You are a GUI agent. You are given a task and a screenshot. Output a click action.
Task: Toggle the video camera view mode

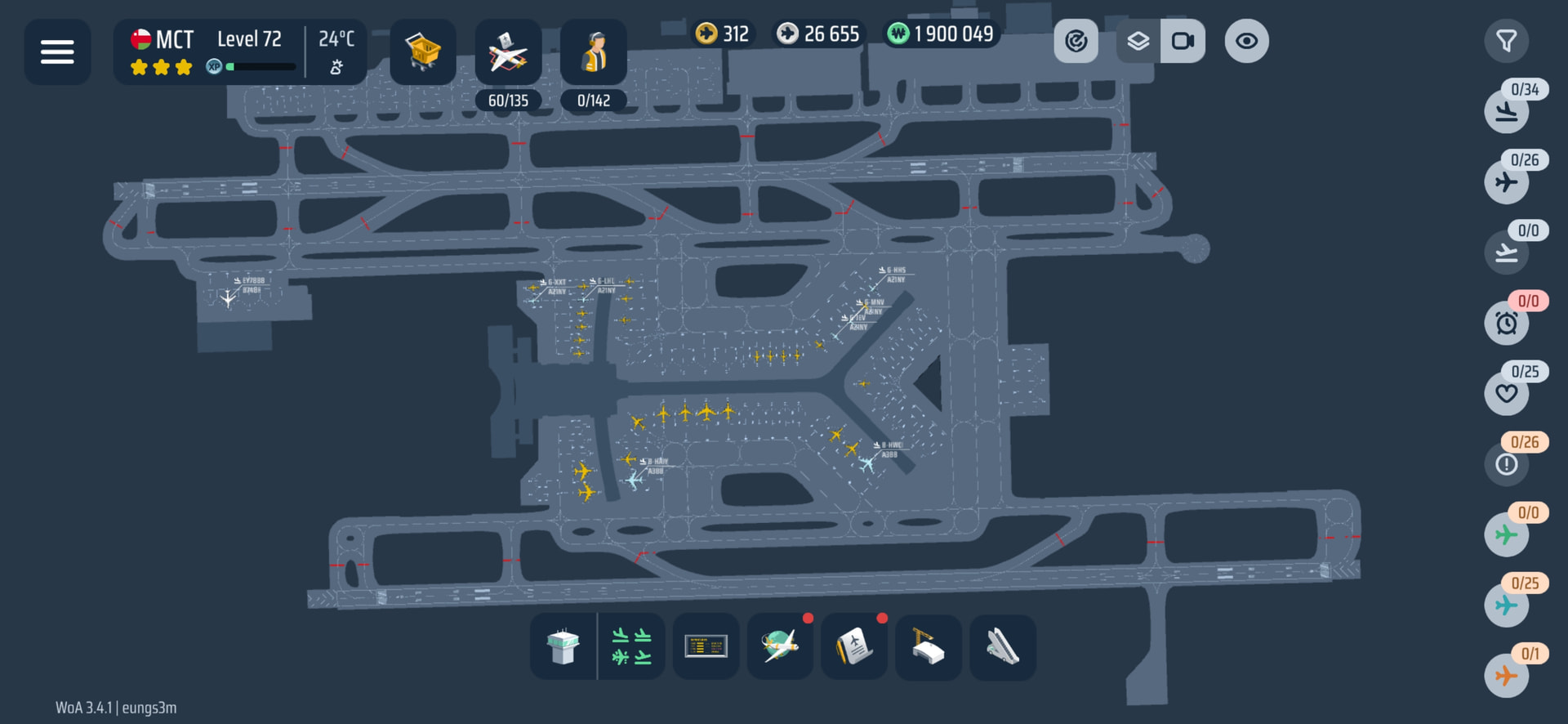1183,41
